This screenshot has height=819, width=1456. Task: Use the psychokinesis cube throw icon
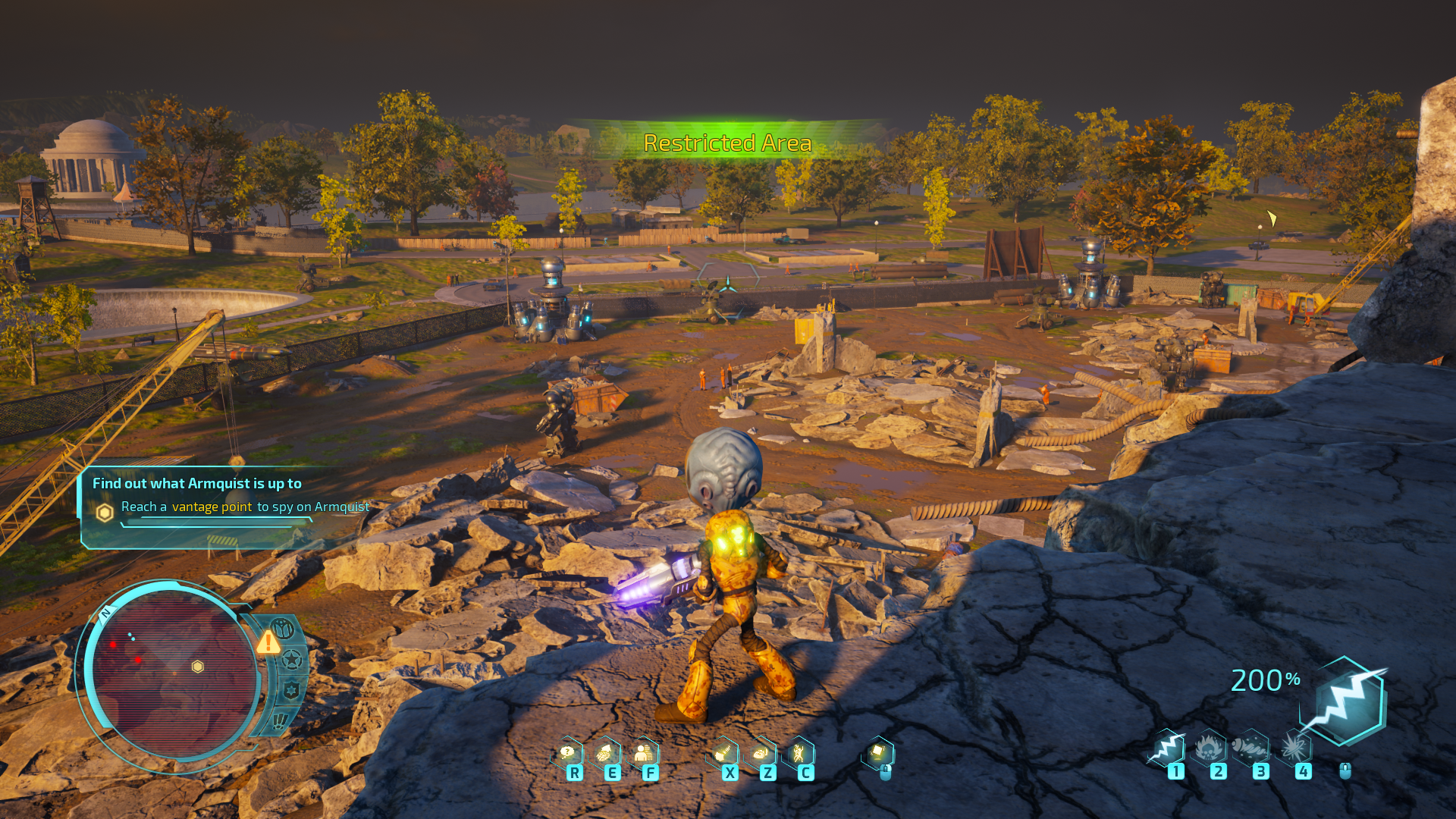pyautogui.click(x=878, y=753)
